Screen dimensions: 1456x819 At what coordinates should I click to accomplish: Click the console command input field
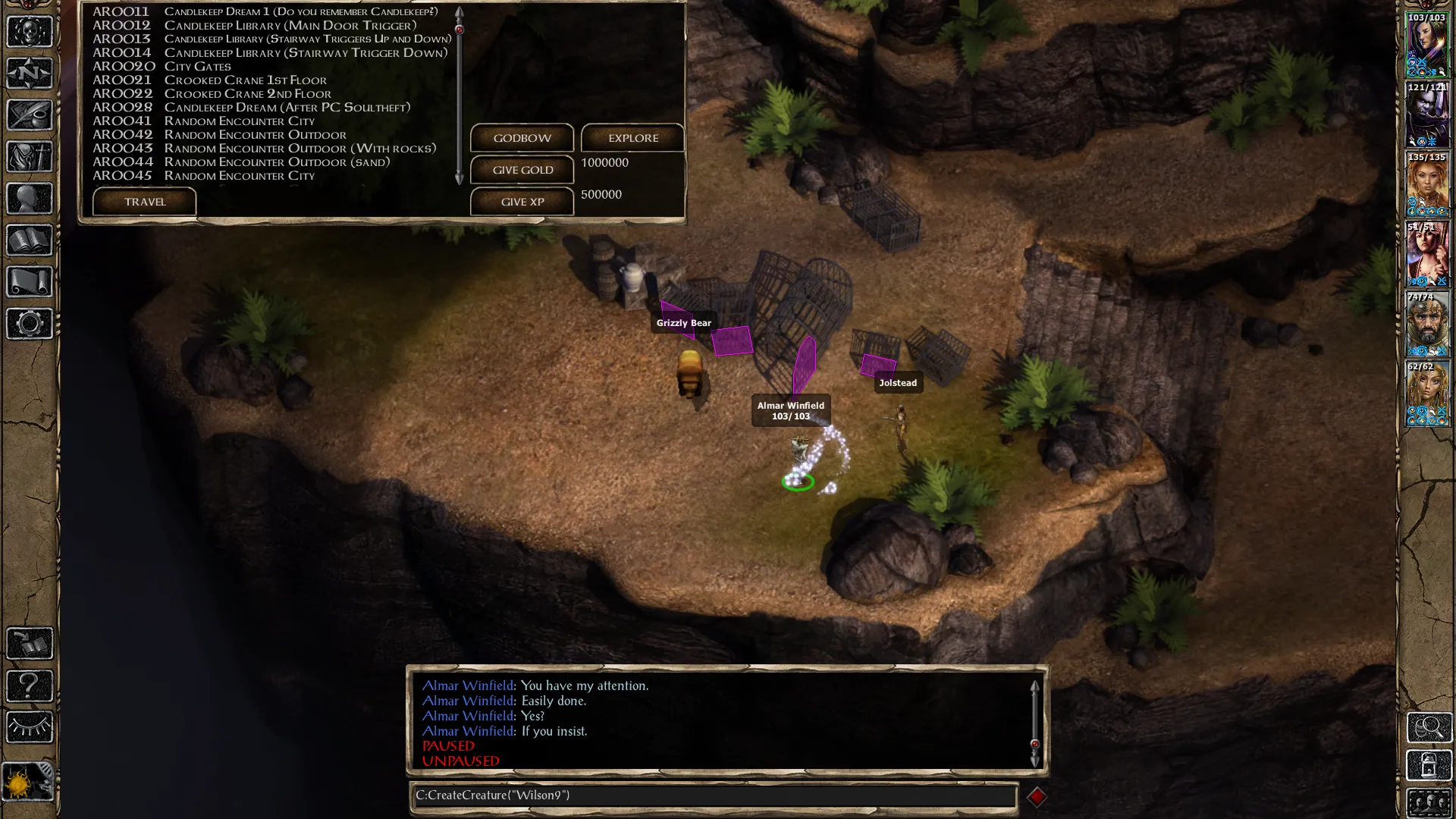[x=713, y=795]
